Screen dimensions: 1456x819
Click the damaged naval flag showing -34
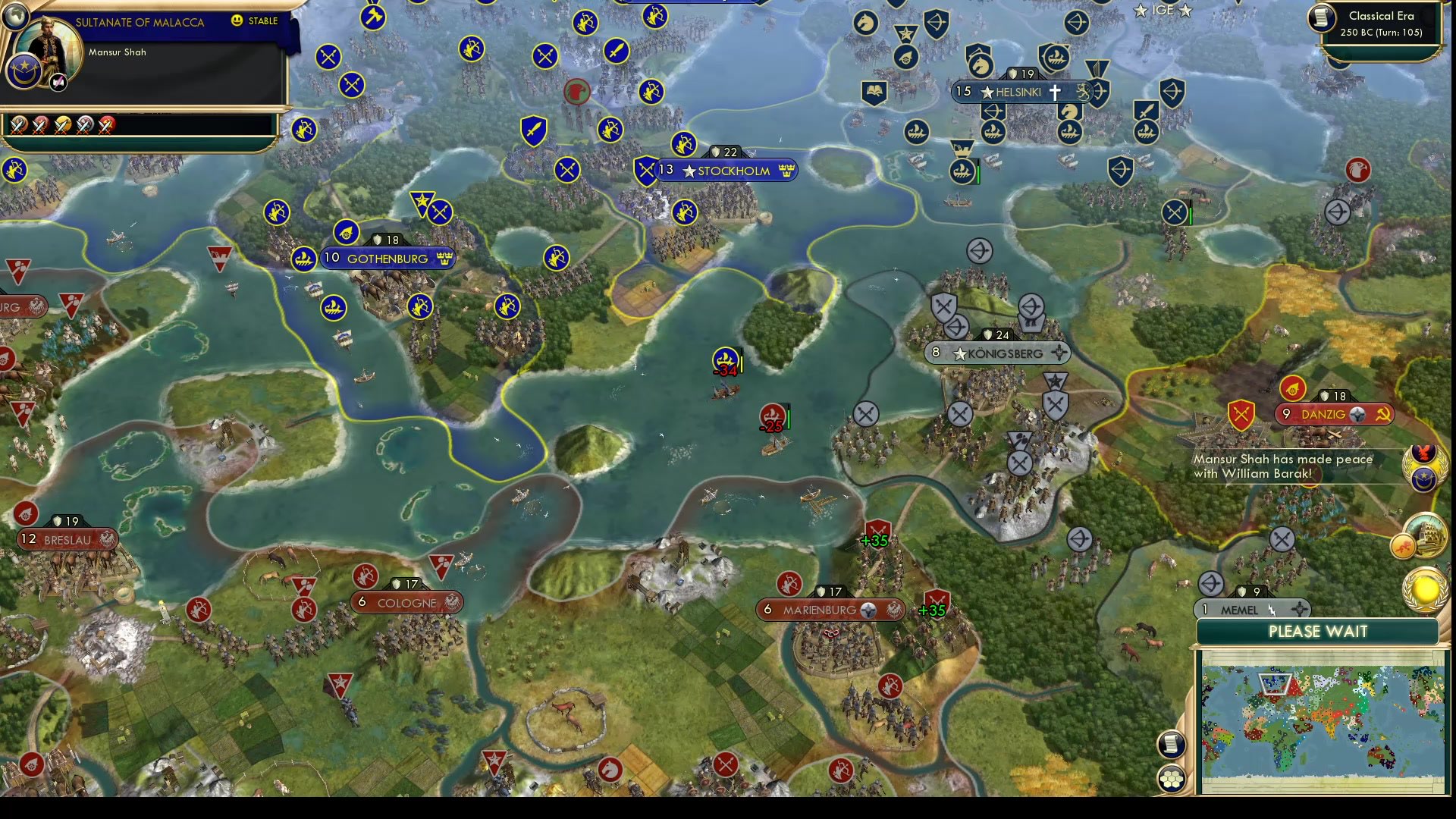(724, 358)
